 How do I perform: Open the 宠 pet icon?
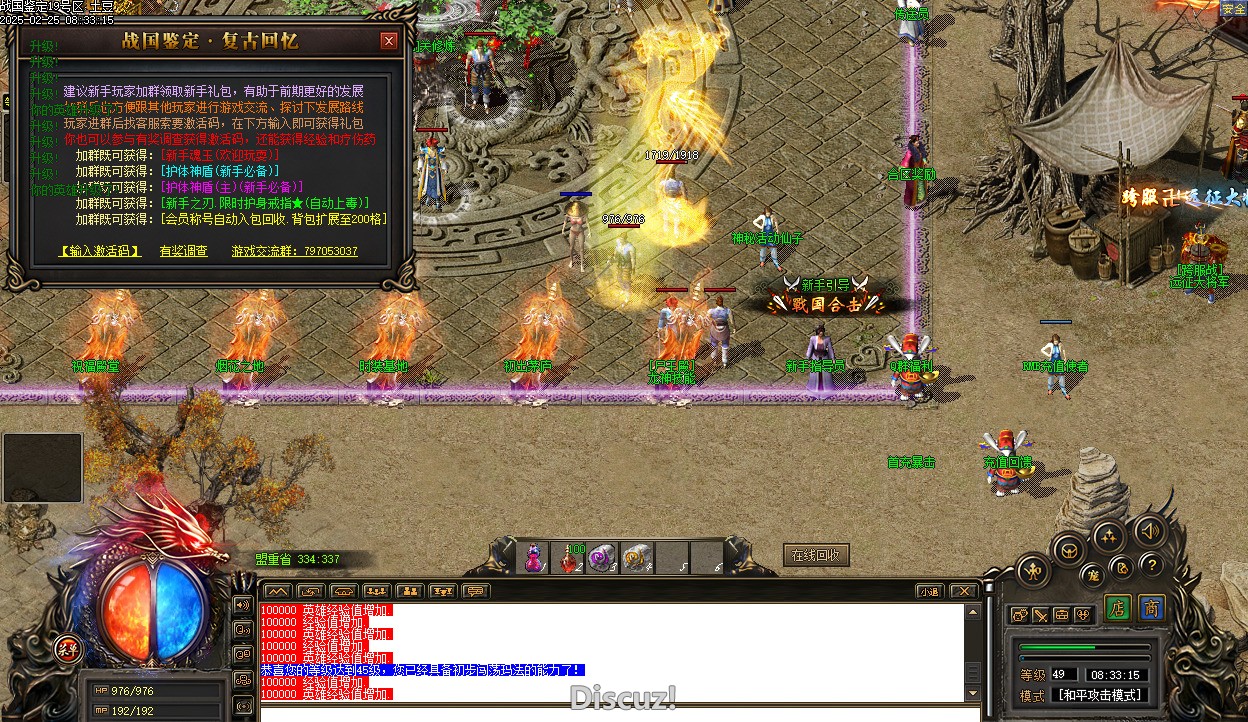pyautogui.click(x=1095, y=574)
